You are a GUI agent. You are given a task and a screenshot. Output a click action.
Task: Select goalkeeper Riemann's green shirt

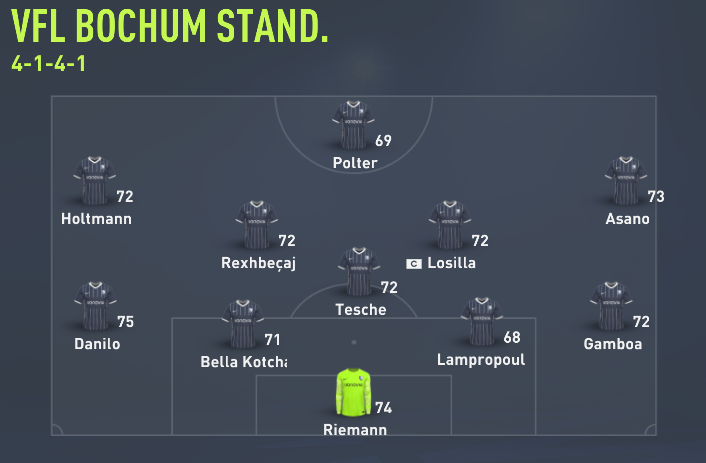coord(352,392)
